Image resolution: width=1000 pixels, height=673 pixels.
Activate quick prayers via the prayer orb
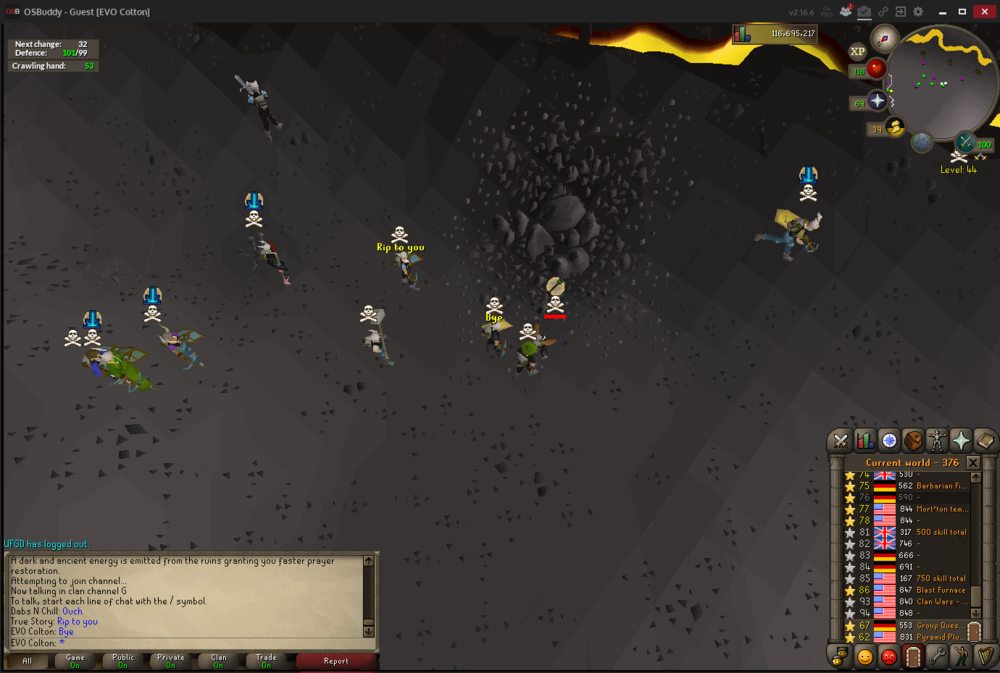[x=878, y=101]
